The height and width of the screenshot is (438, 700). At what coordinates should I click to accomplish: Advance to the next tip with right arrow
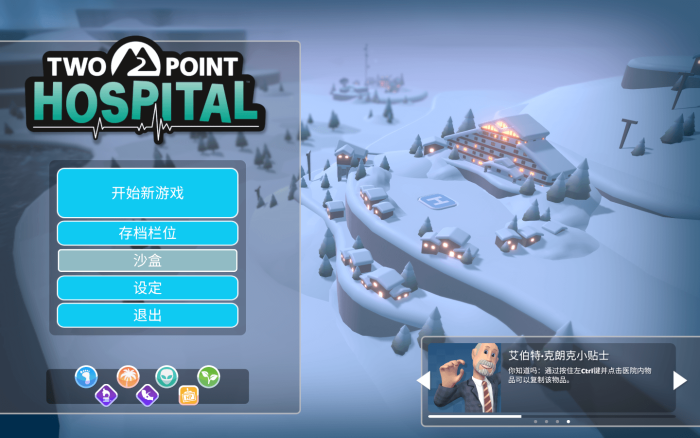pyautogui.click(x=679, y=380)
